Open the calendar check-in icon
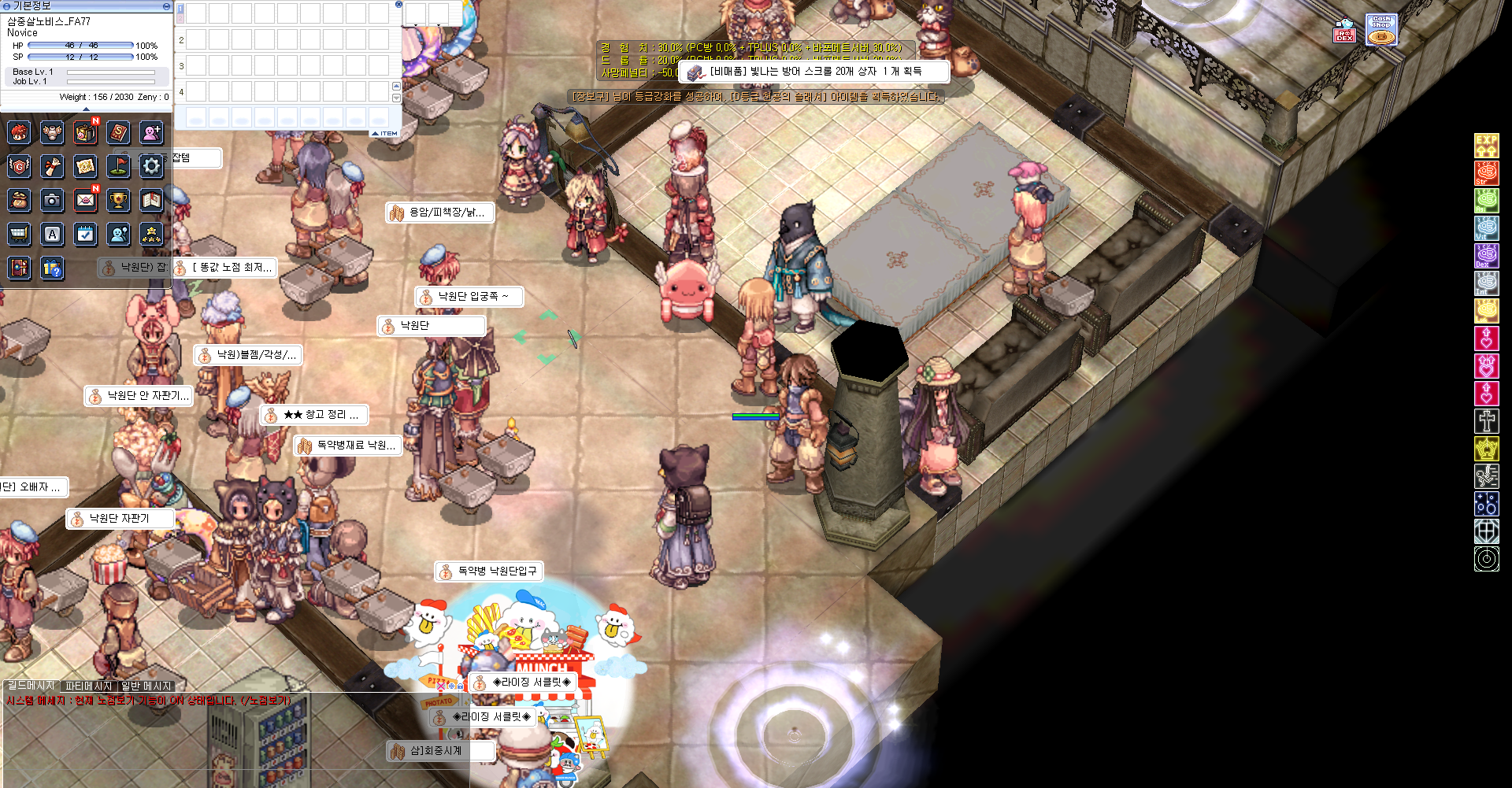Screen dimensions: 1512x788 tap(85, 234)
